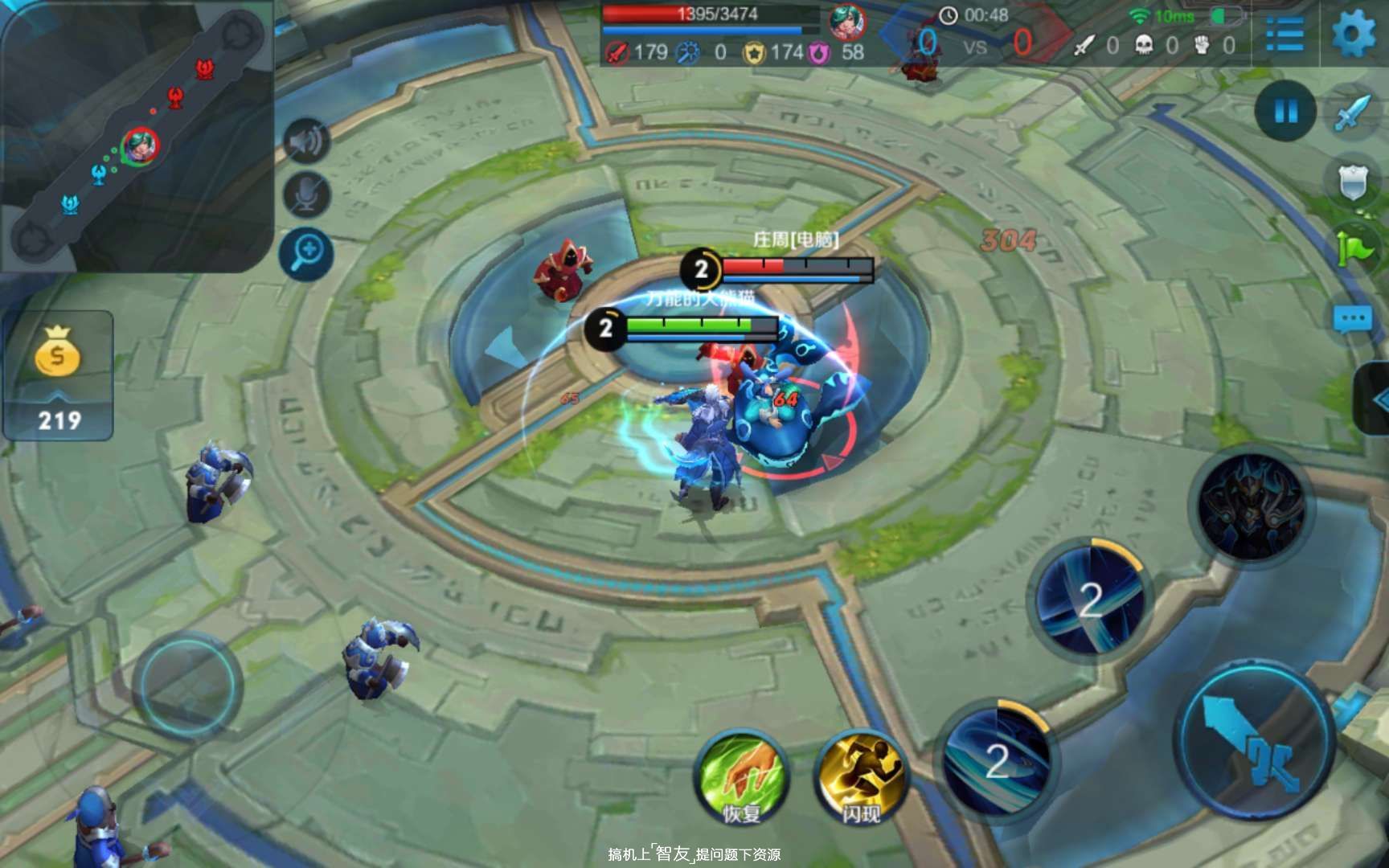Toggle the speaker sound button
1389x868 pixels.
tap(306, 142)
